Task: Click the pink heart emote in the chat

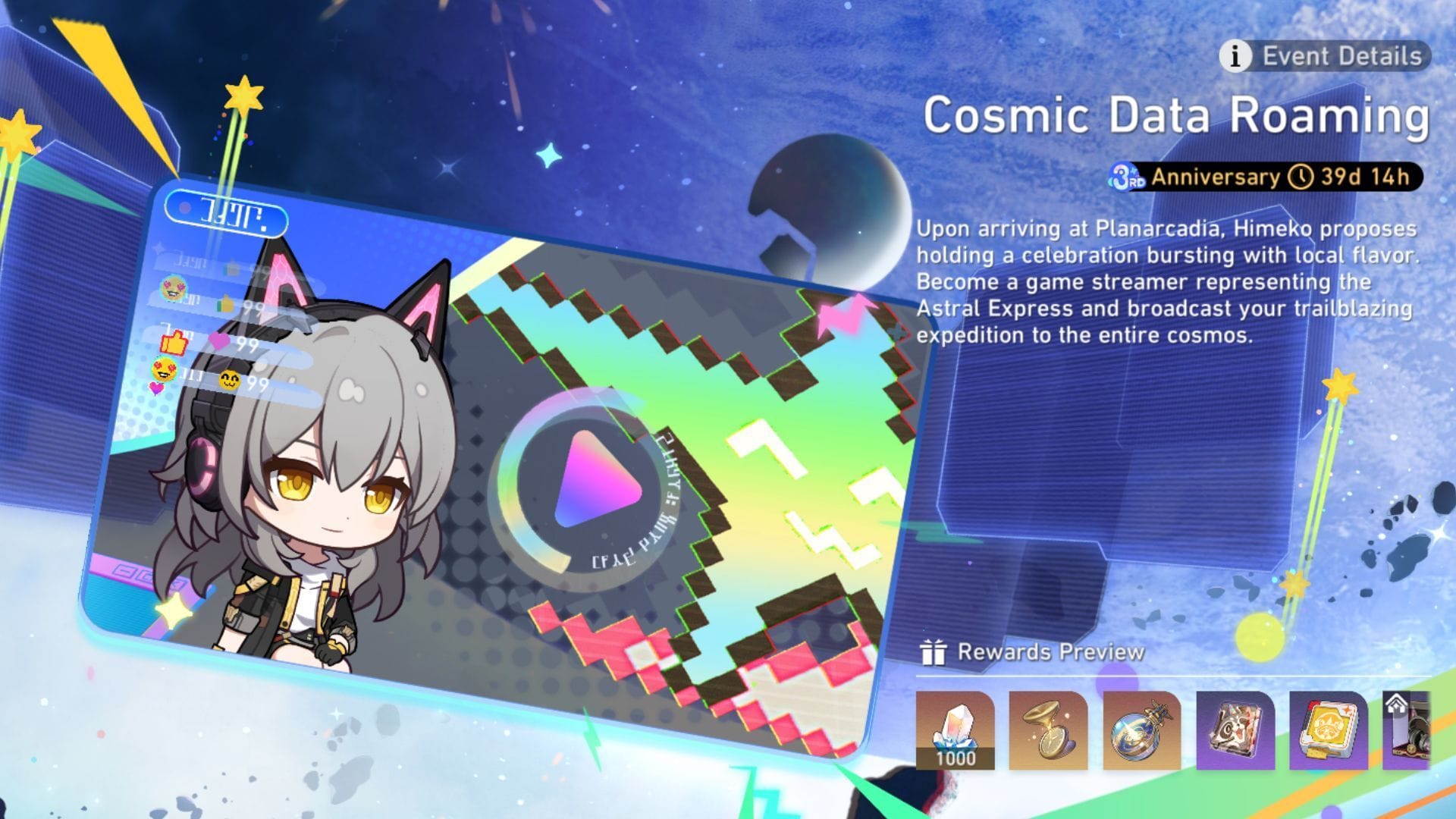Action: 218,340
